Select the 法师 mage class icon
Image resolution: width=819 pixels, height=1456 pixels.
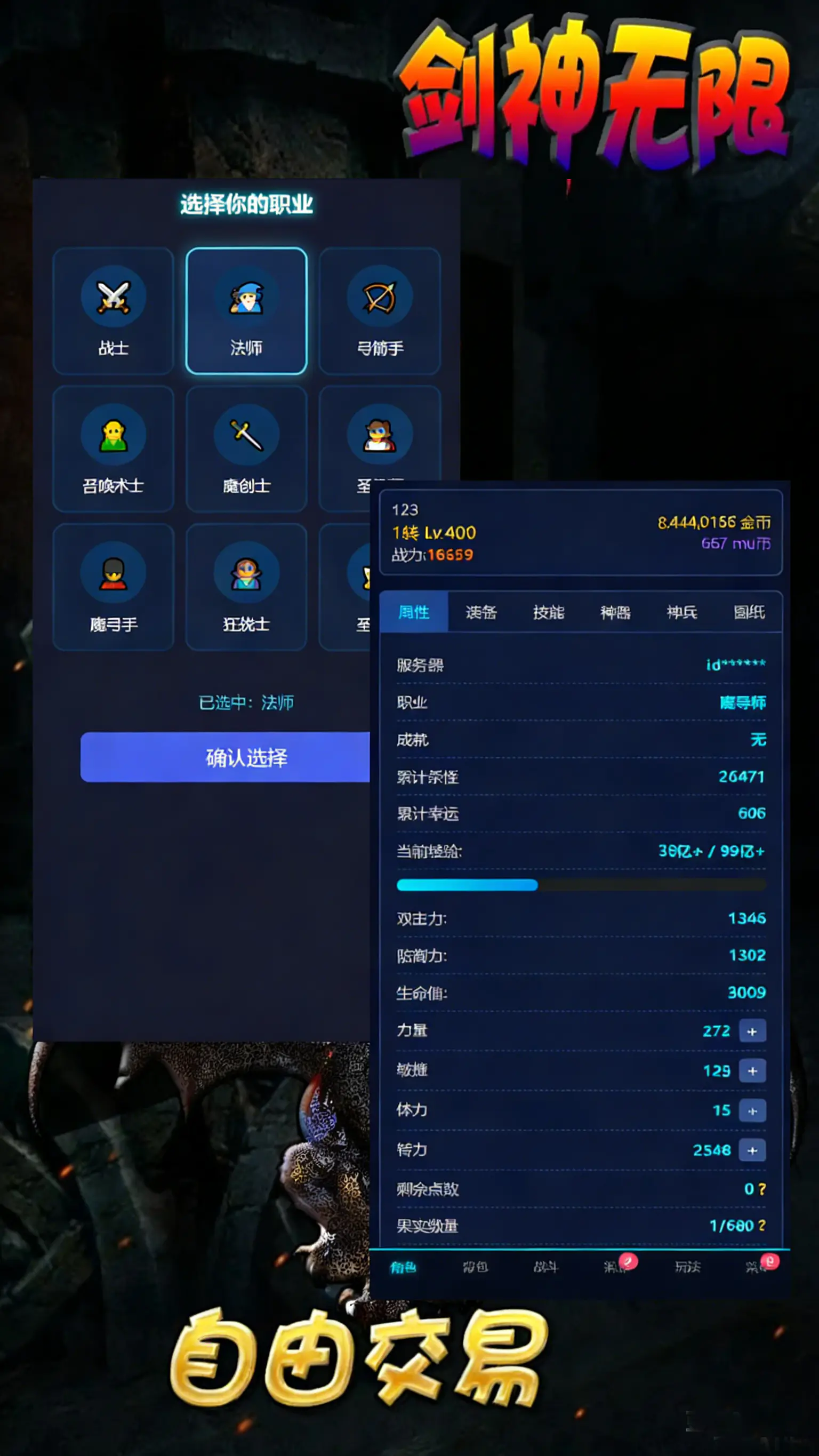click(x=246, y=299)
